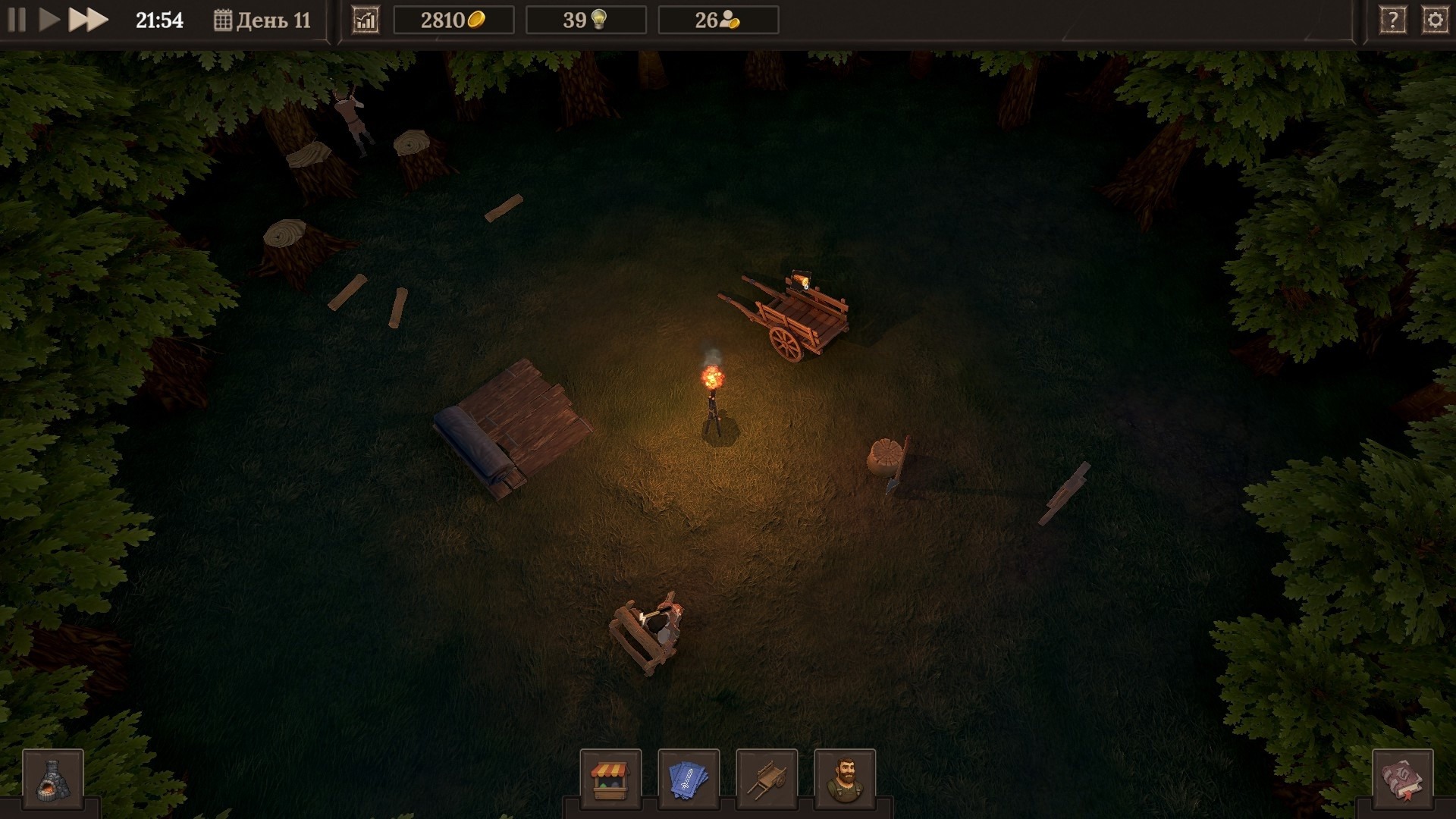Open the forge furnace button

point(53,780)
